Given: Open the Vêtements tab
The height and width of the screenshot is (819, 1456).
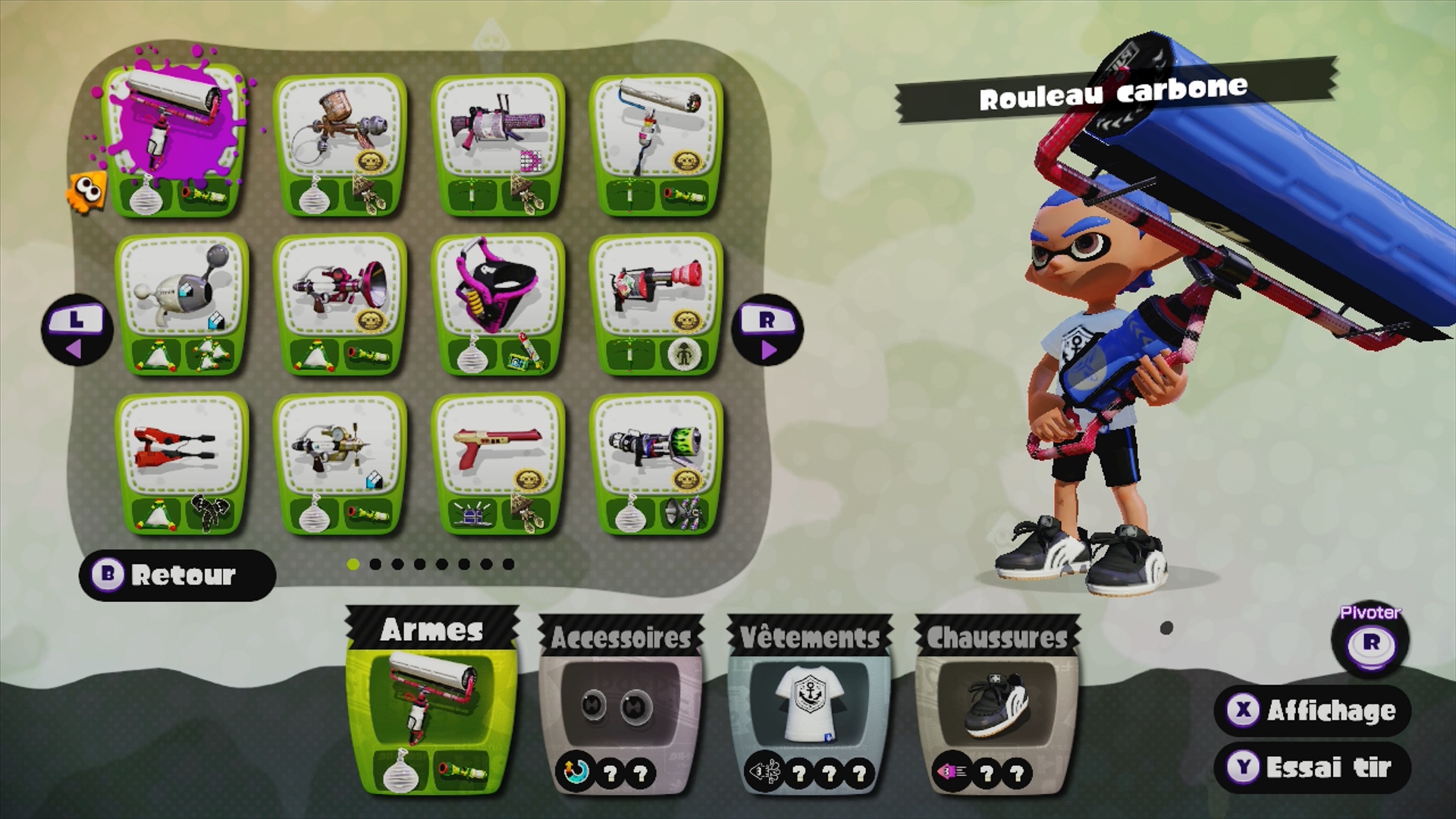Looking at the screenshot, I should 809,705.
